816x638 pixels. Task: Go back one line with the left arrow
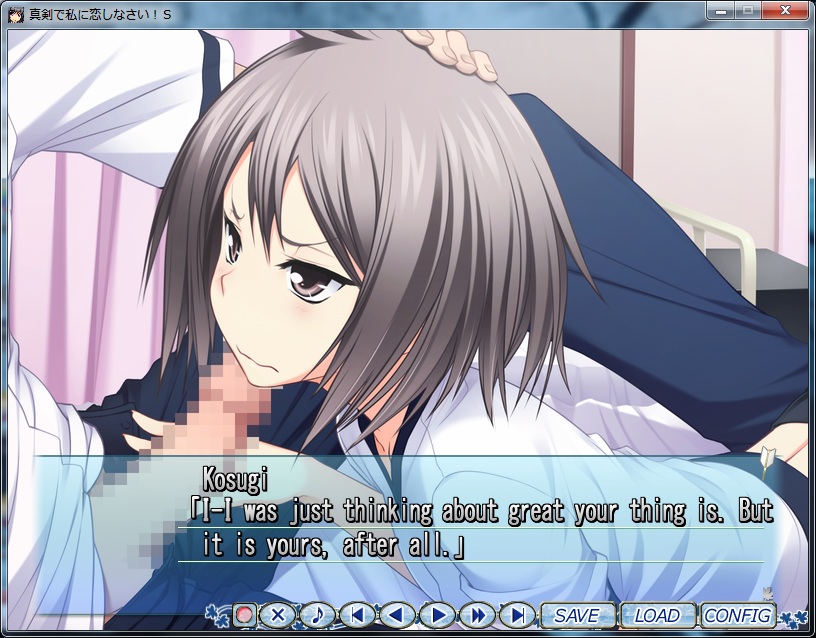[x=398, y=615]
